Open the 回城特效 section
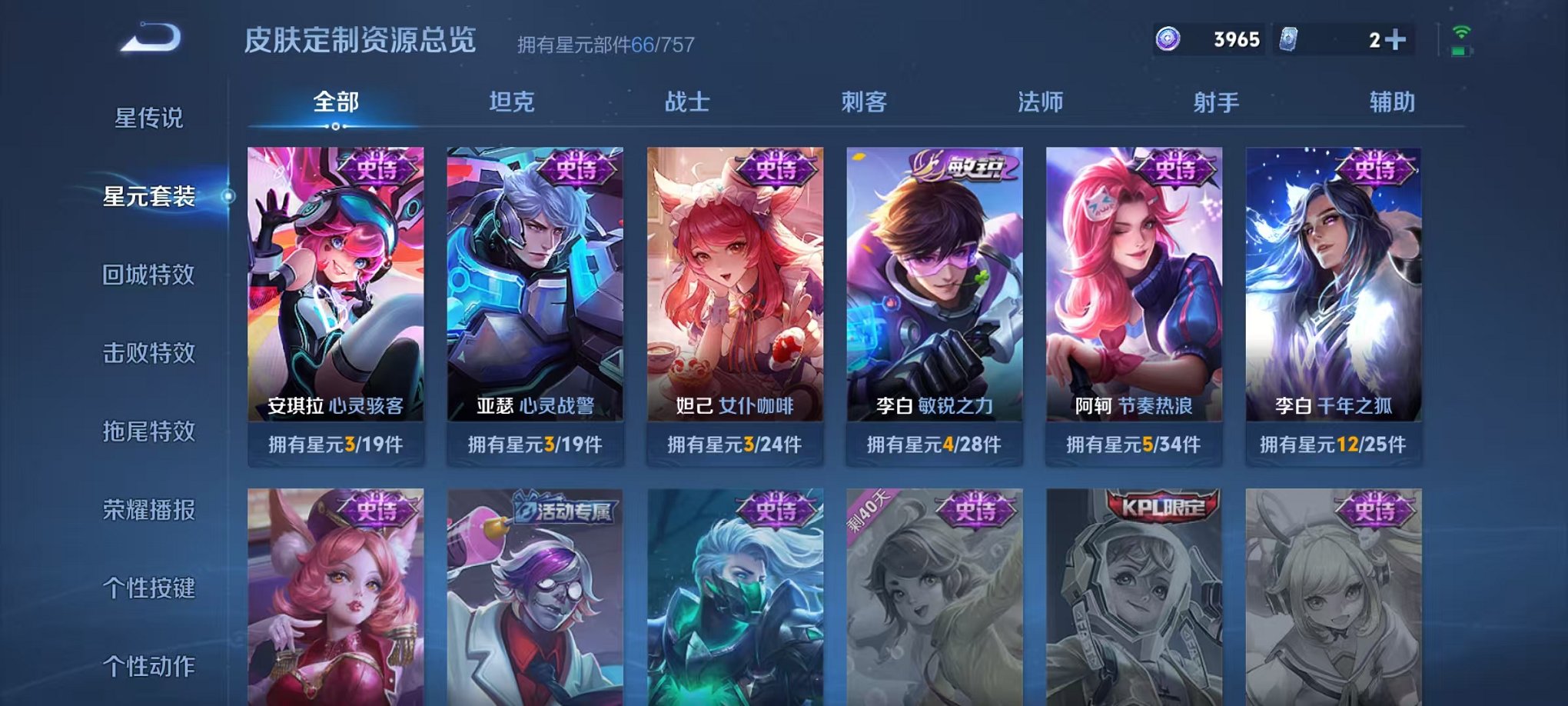This screenshot has width=1568, height=706. tap(149, 274)
